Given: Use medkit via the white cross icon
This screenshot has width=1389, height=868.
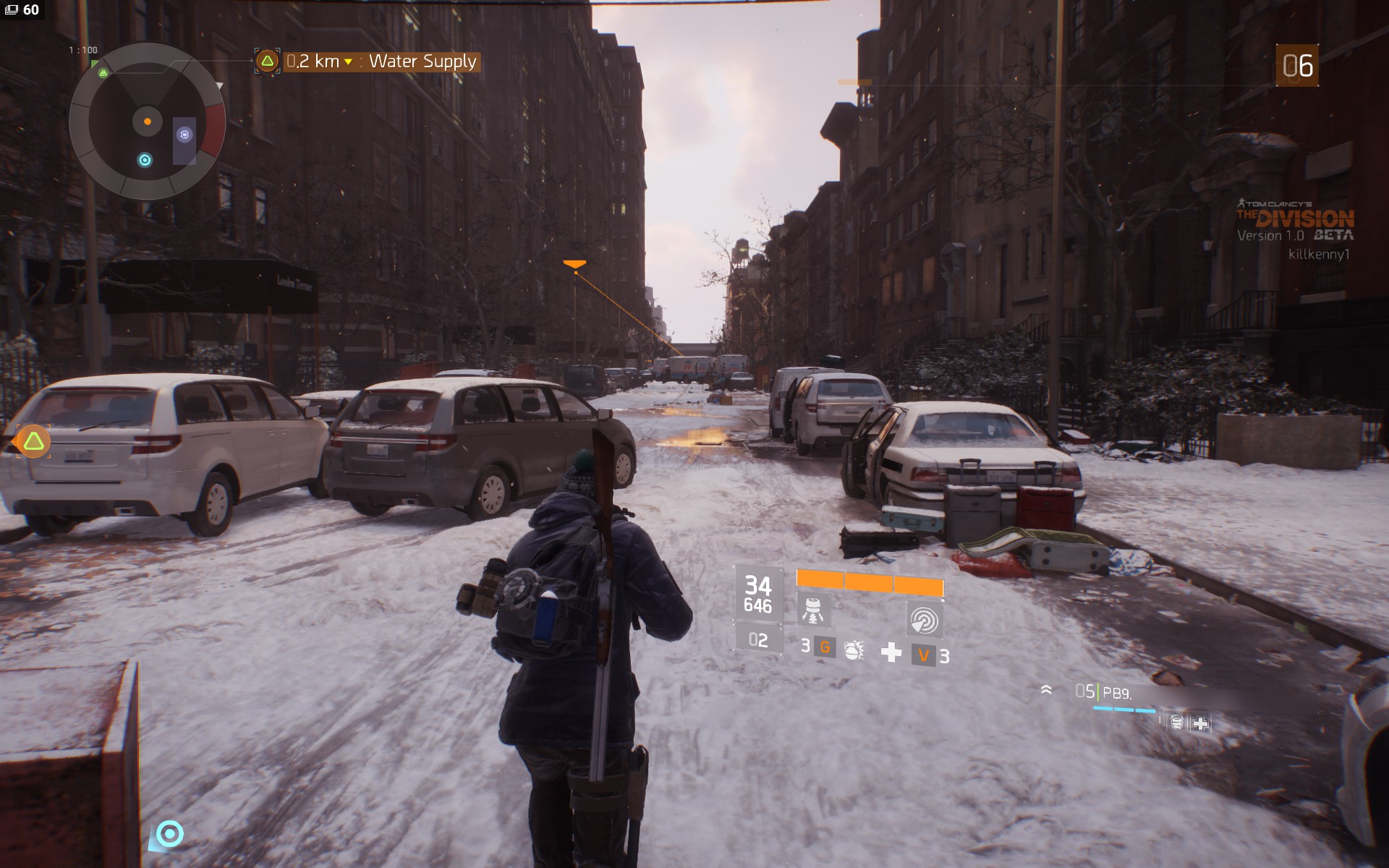Looking at the screenshot, I should pyautogui.click(x=891, y=652).
